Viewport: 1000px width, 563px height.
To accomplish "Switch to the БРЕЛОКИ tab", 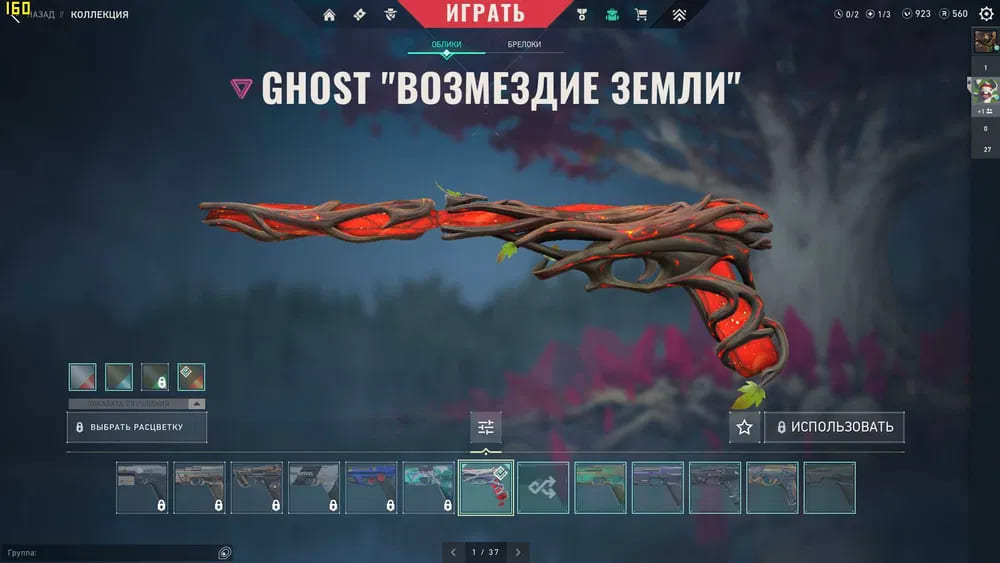I will [524, 45].
